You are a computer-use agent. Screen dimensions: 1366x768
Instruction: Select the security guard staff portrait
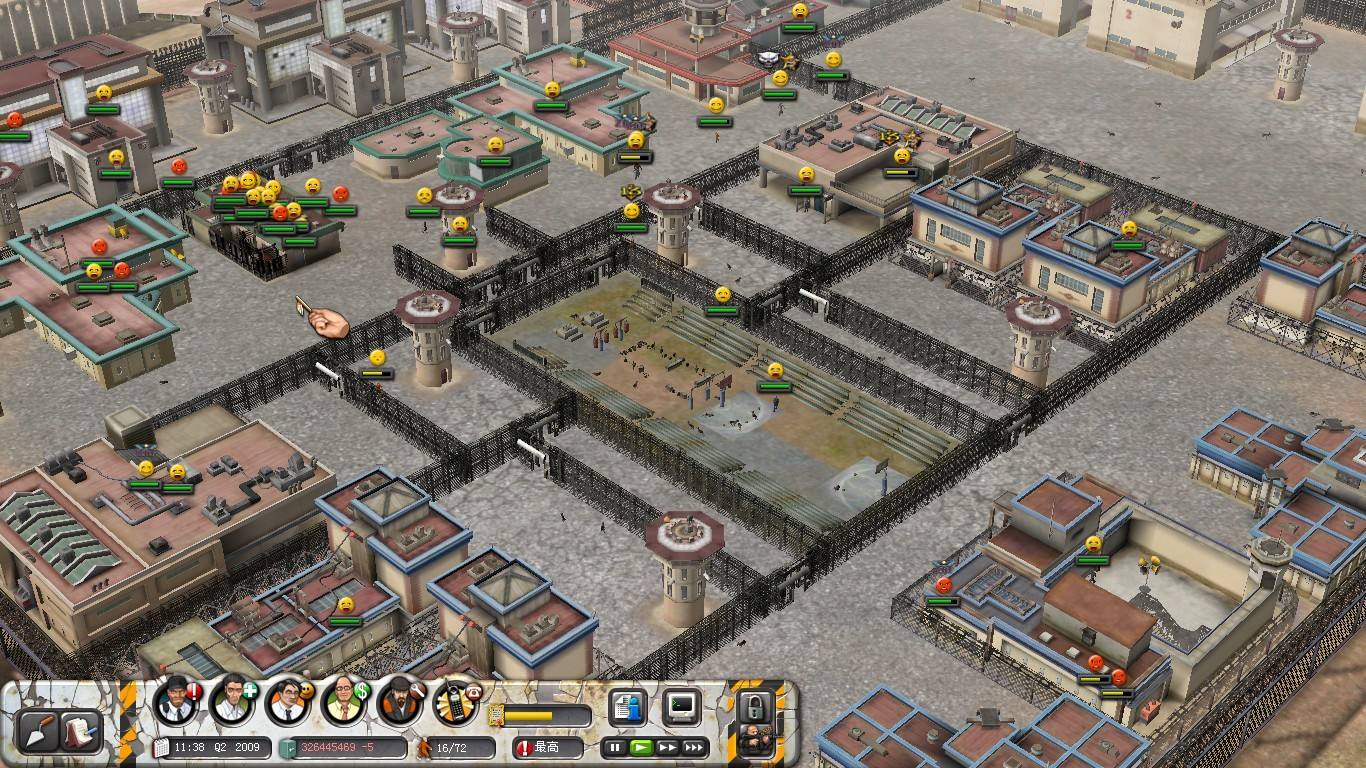[177, 702]
